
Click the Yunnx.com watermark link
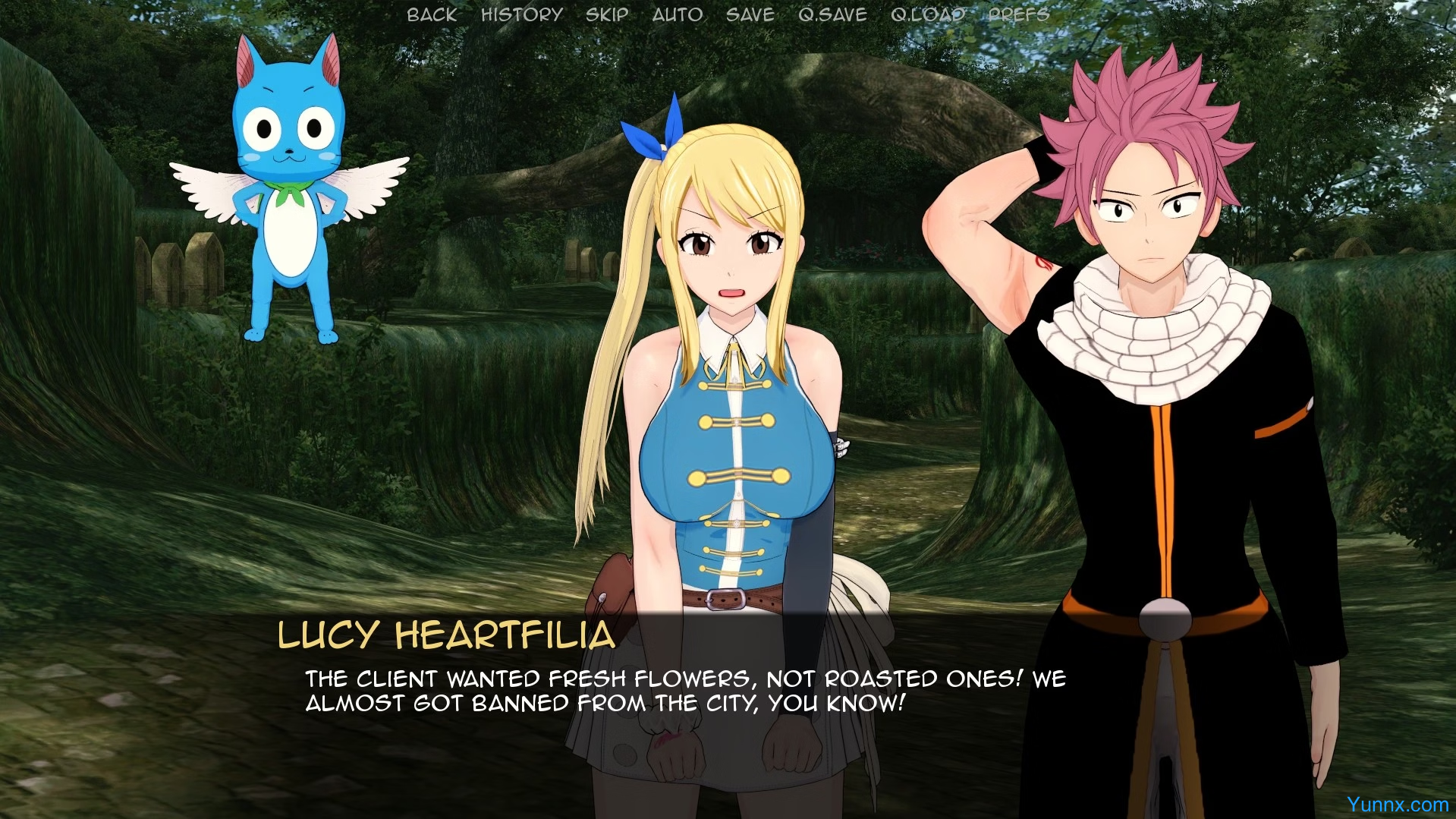coord(1398,805)
